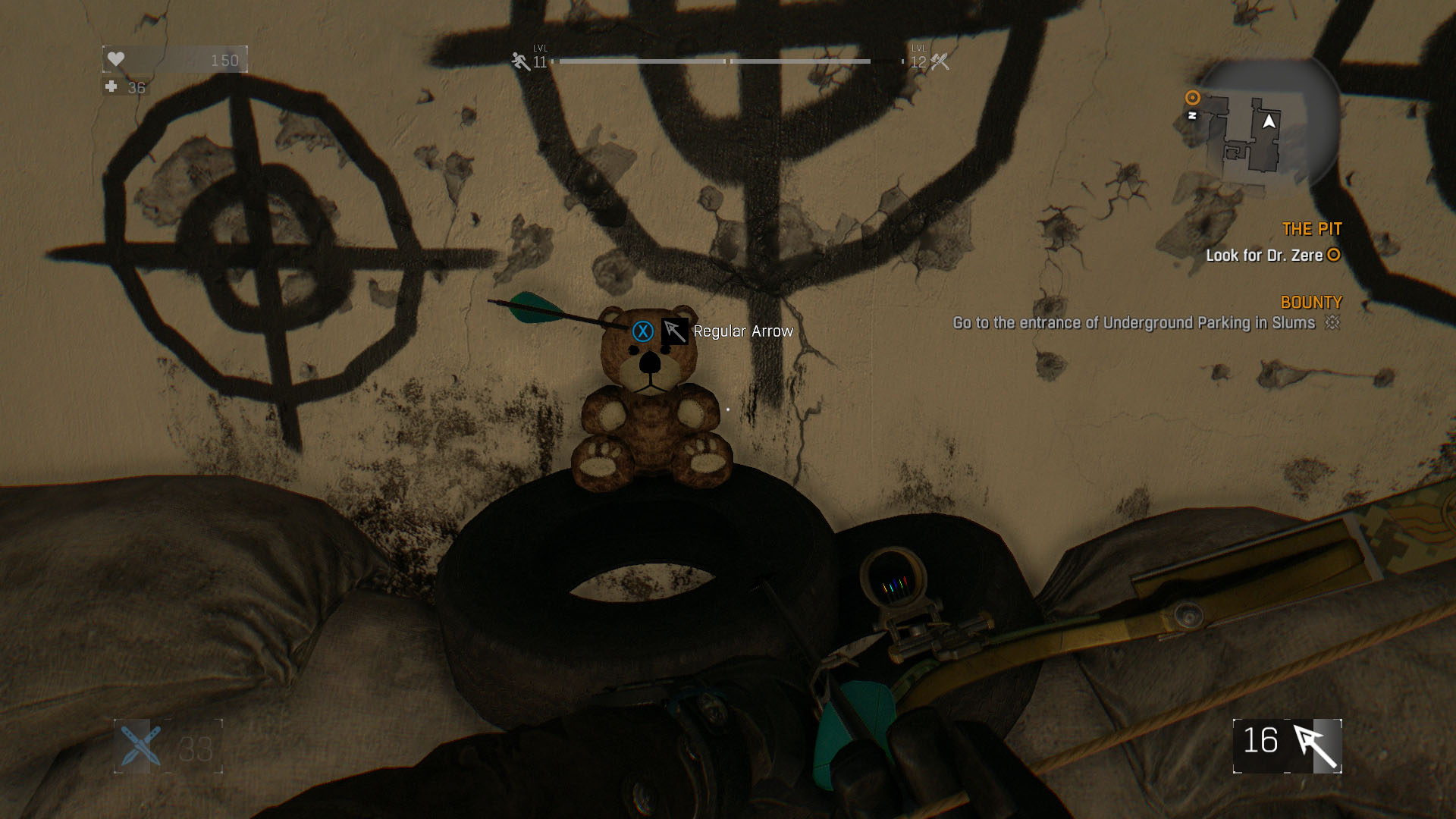Click the medkit count icon
Image resolution: width=1456 pixels, height=819 pixels.
click(111, 87)
